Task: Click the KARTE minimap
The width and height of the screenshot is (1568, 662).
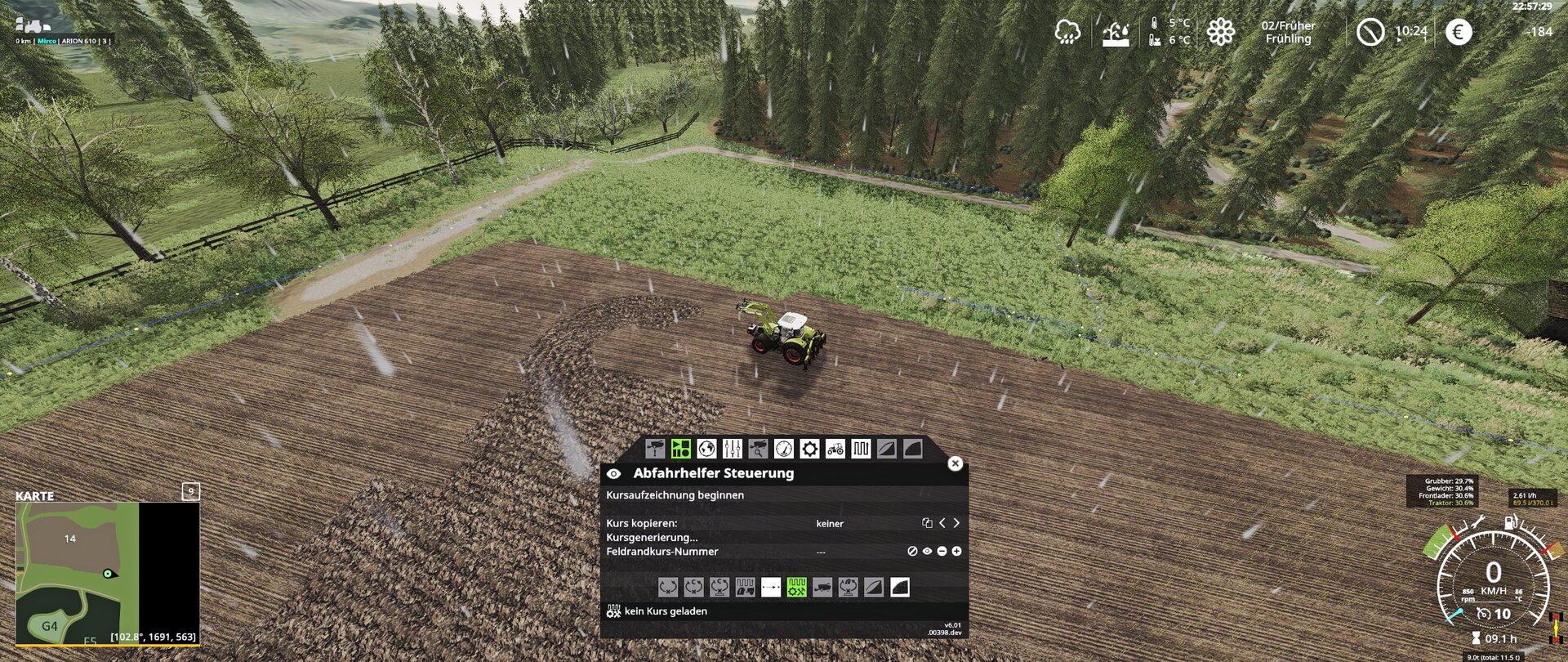Action: pos(107,572)
